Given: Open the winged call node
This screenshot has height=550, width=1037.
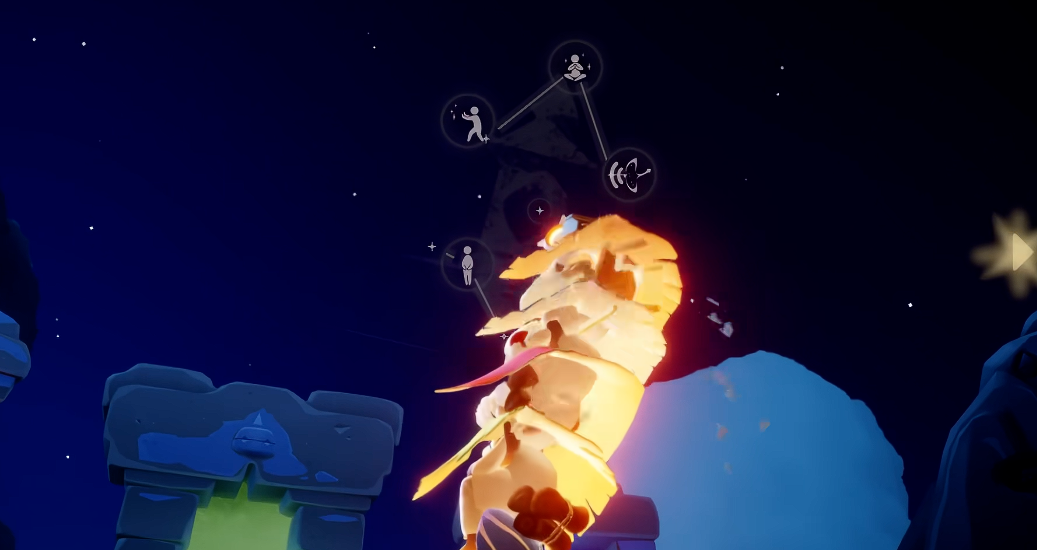Looking at the screenshot, I should [629, 175].
